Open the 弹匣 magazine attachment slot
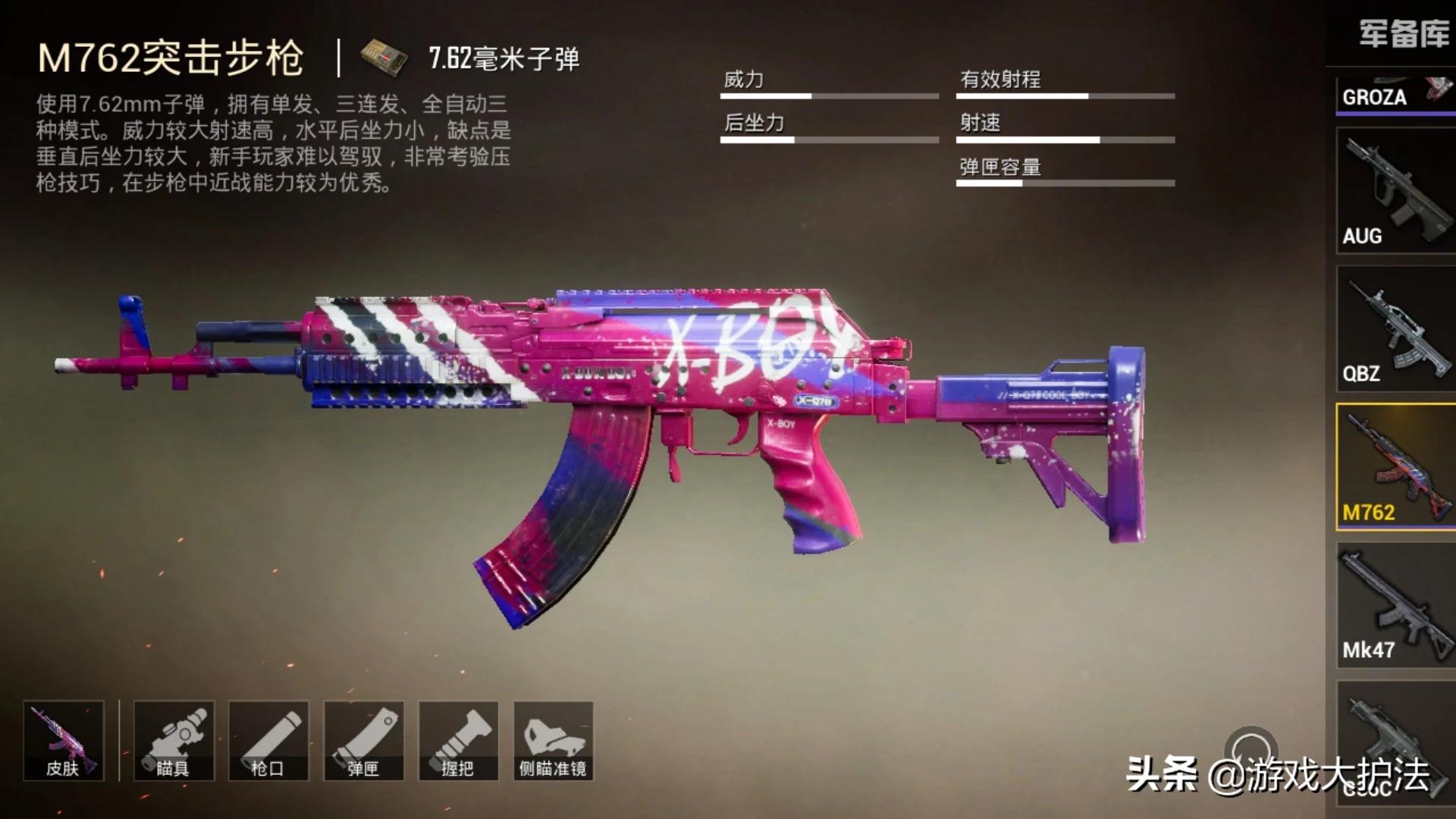1456x819 pixels. [364, 741]
